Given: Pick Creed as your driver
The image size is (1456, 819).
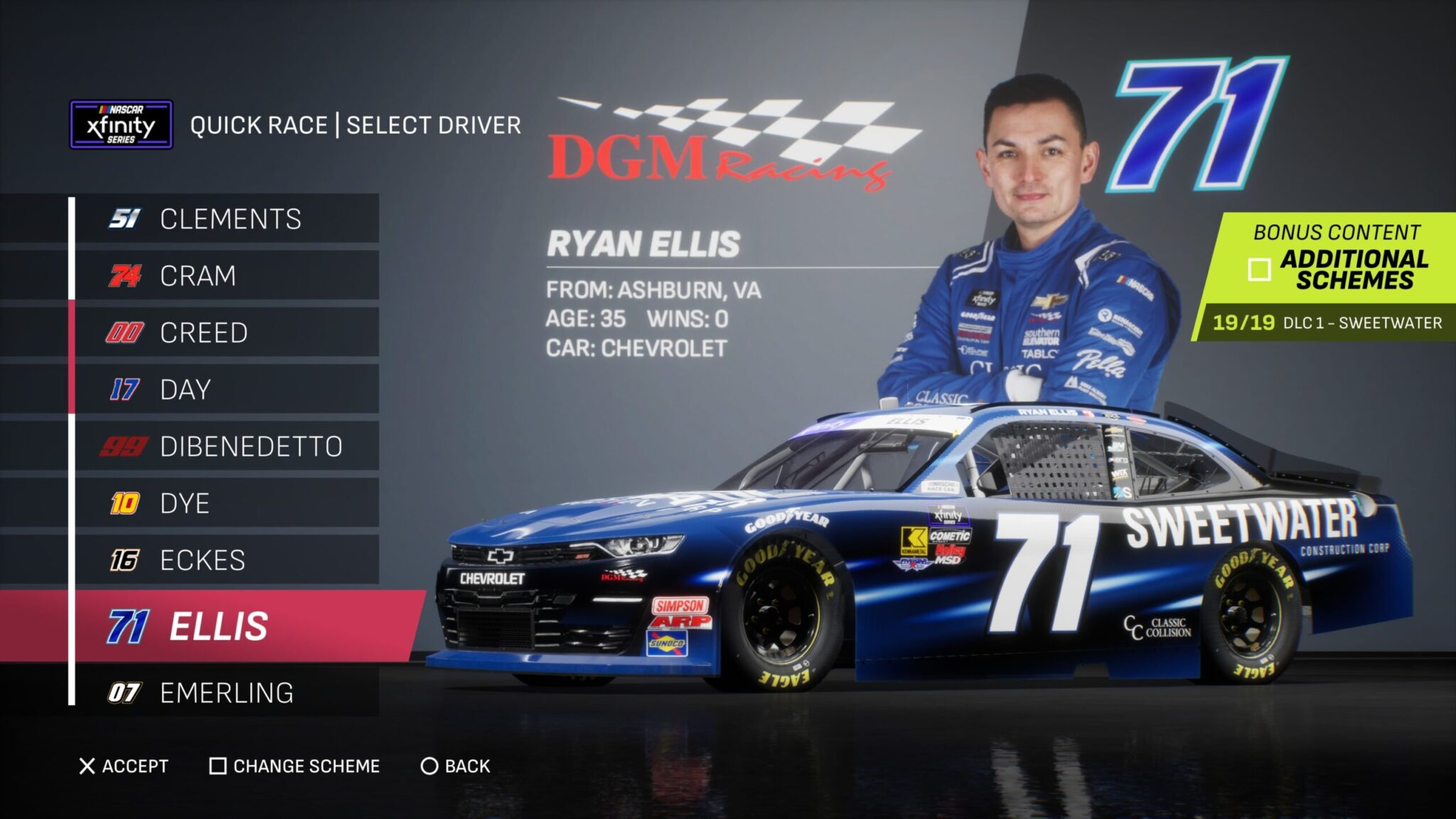Looking at the screenshot, I should 227,333.
